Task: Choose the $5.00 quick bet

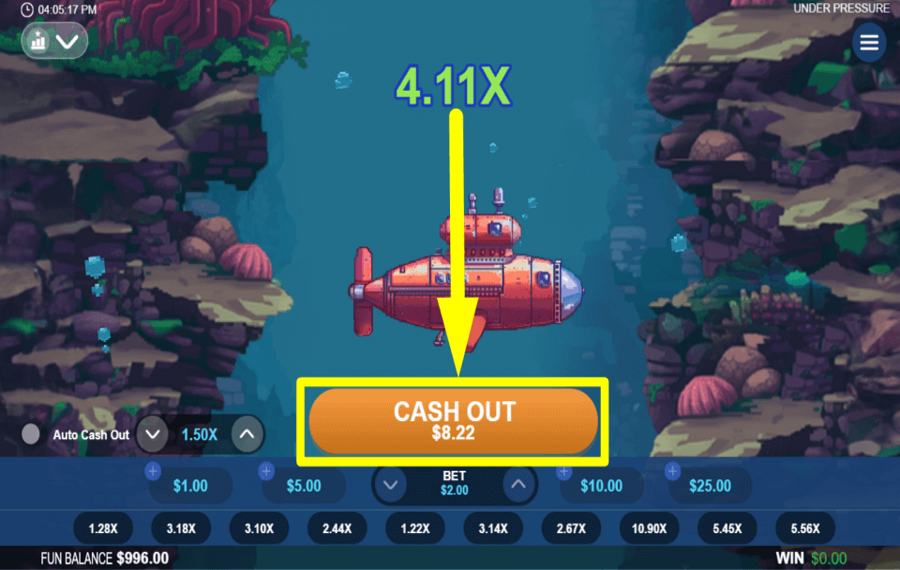Action: (304, 486)
